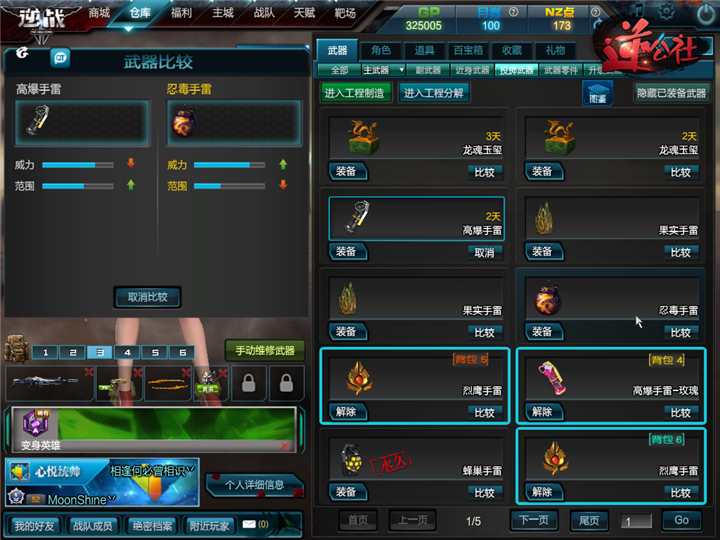Open 我的好友 friends list
The height and width of the screenshot is (540, 720).
coord(34,525)
